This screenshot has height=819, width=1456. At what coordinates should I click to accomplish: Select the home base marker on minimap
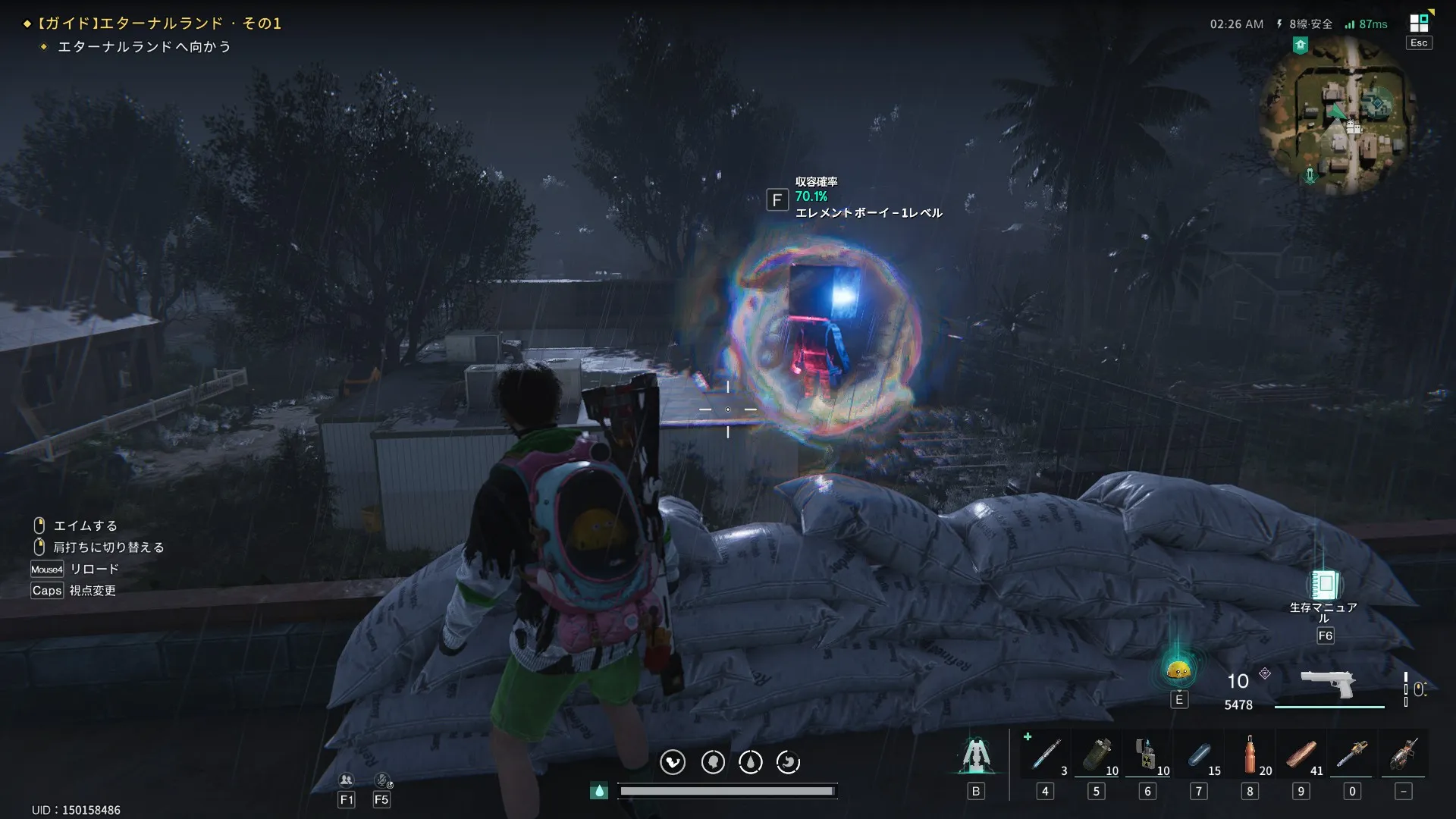tap(1301, 45)
